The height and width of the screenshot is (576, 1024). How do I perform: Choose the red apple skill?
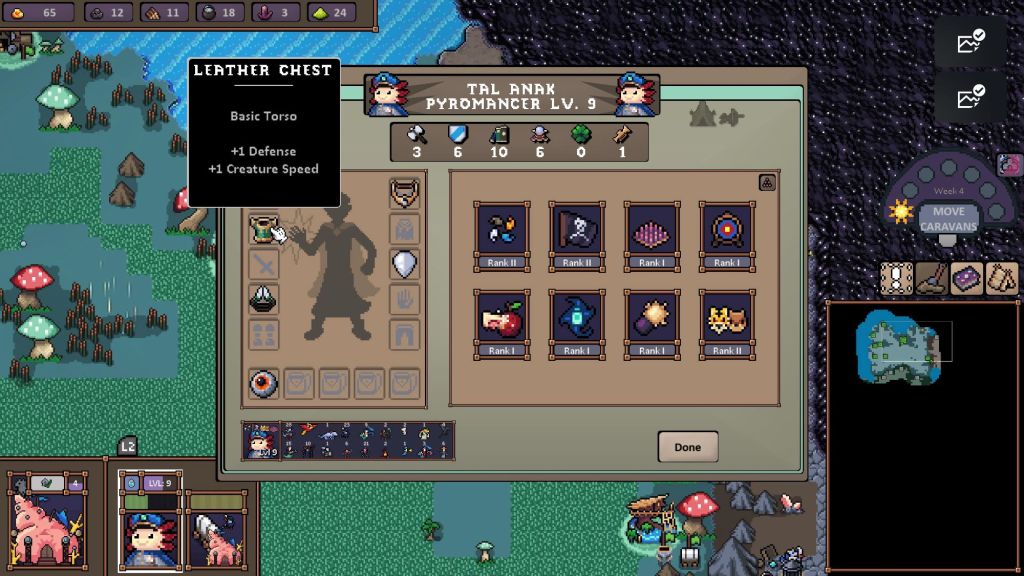501,317
